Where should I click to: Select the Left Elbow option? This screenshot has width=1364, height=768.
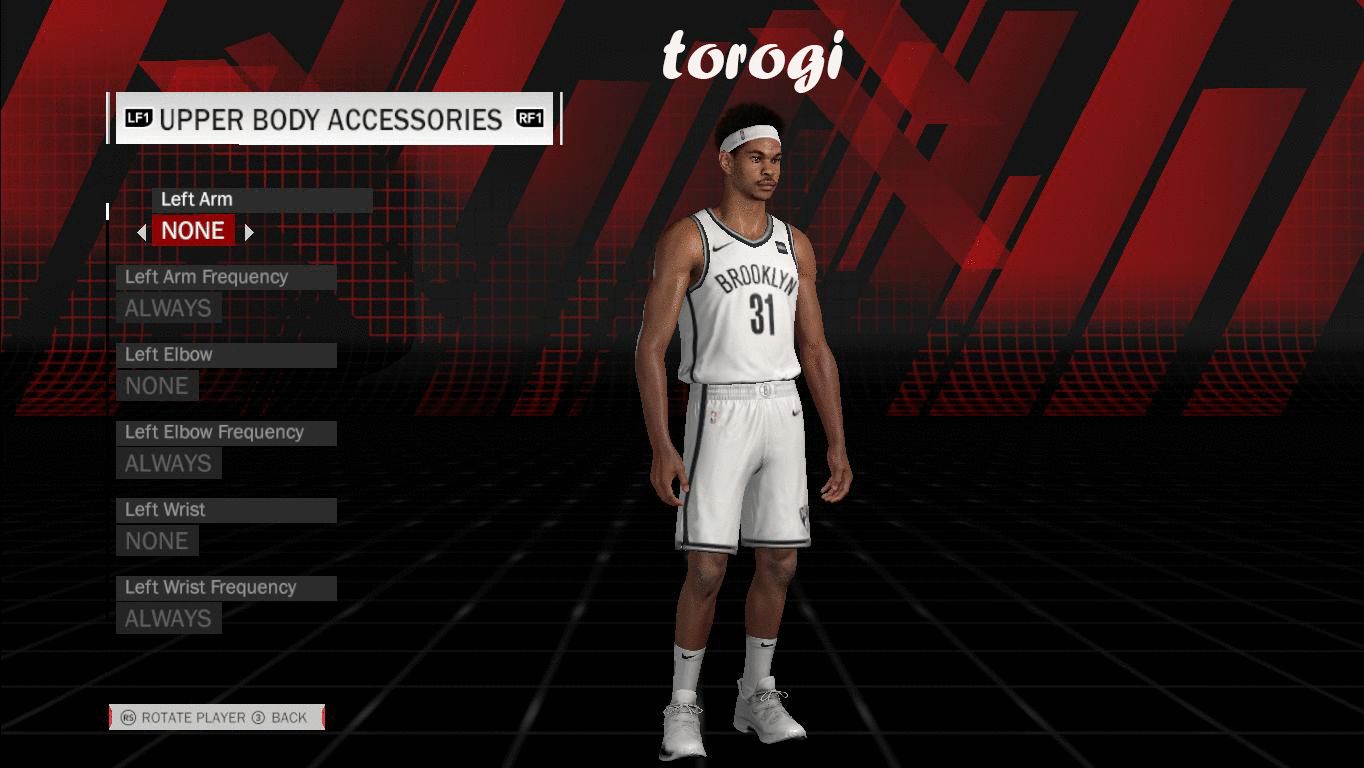point(226,355)
